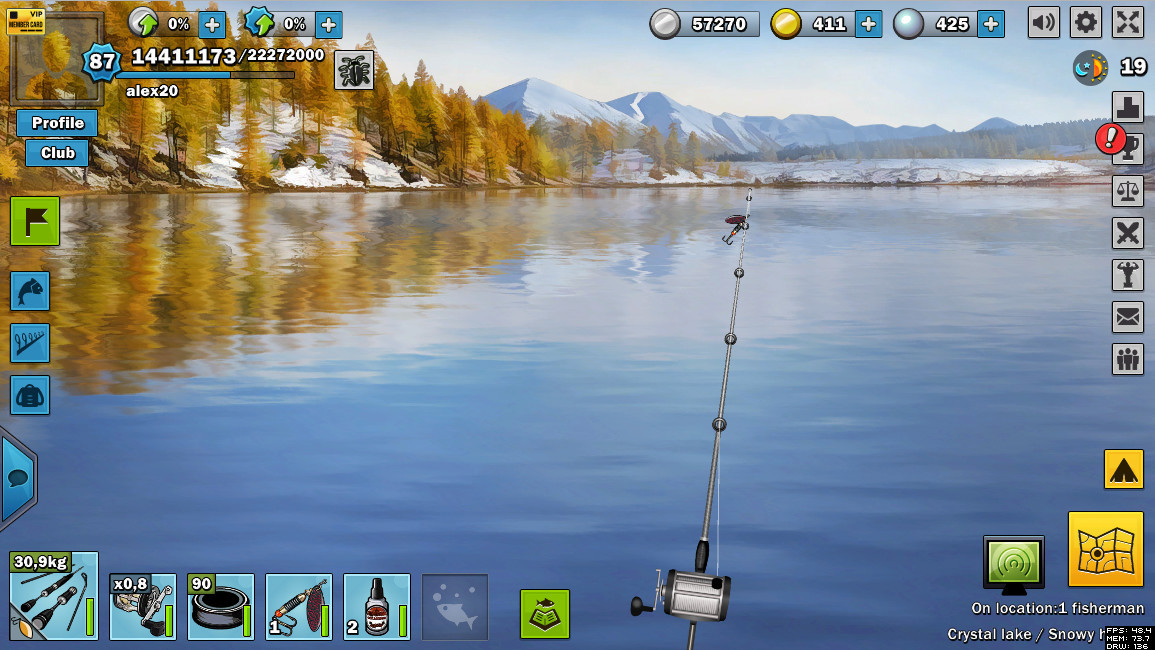The height and width of the screenshot is (650, 1155).
Task: Open the bug icon beside experience bar
Action: coord(353,70)
